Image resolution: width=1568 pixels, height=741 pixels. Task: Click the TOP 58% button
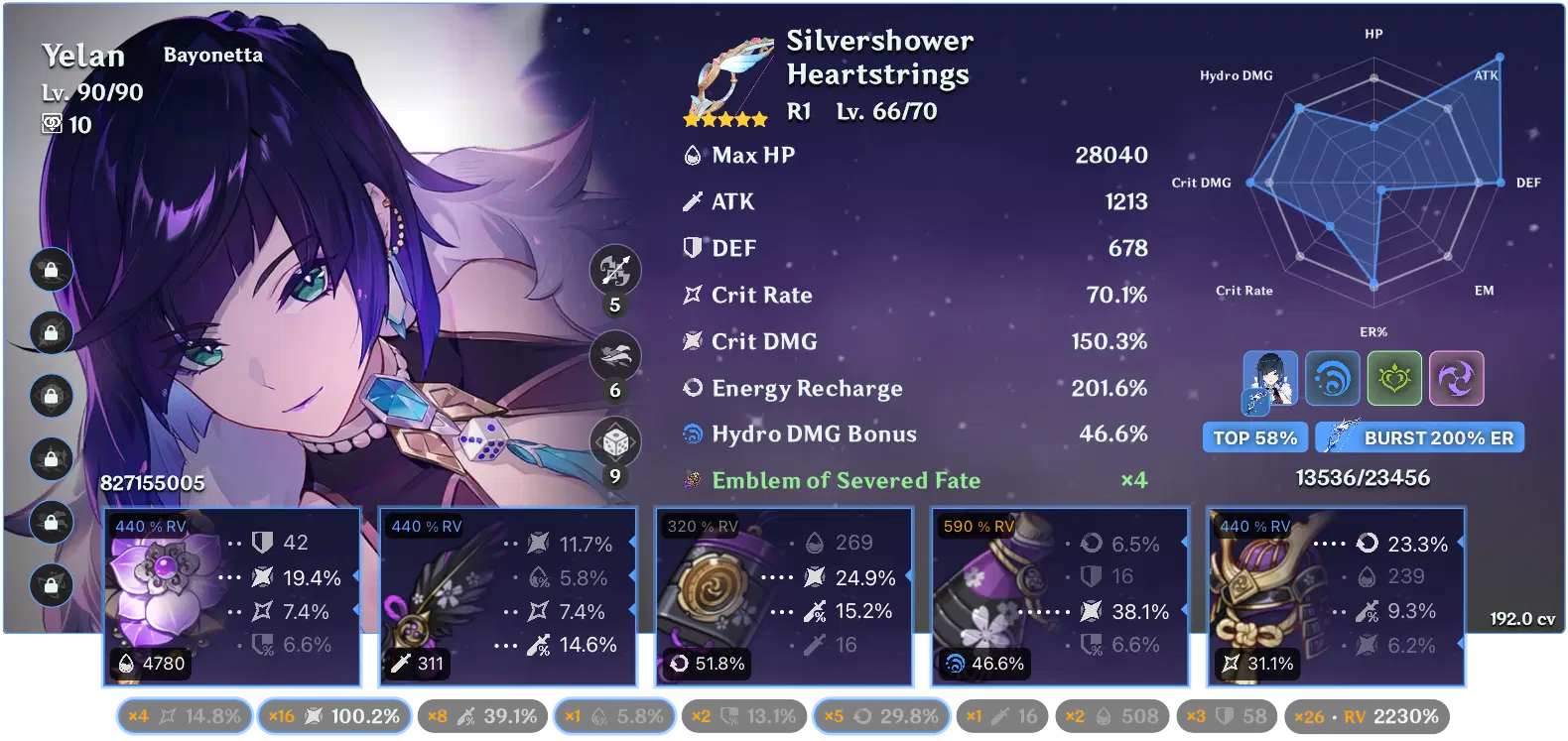point(1254,436)
